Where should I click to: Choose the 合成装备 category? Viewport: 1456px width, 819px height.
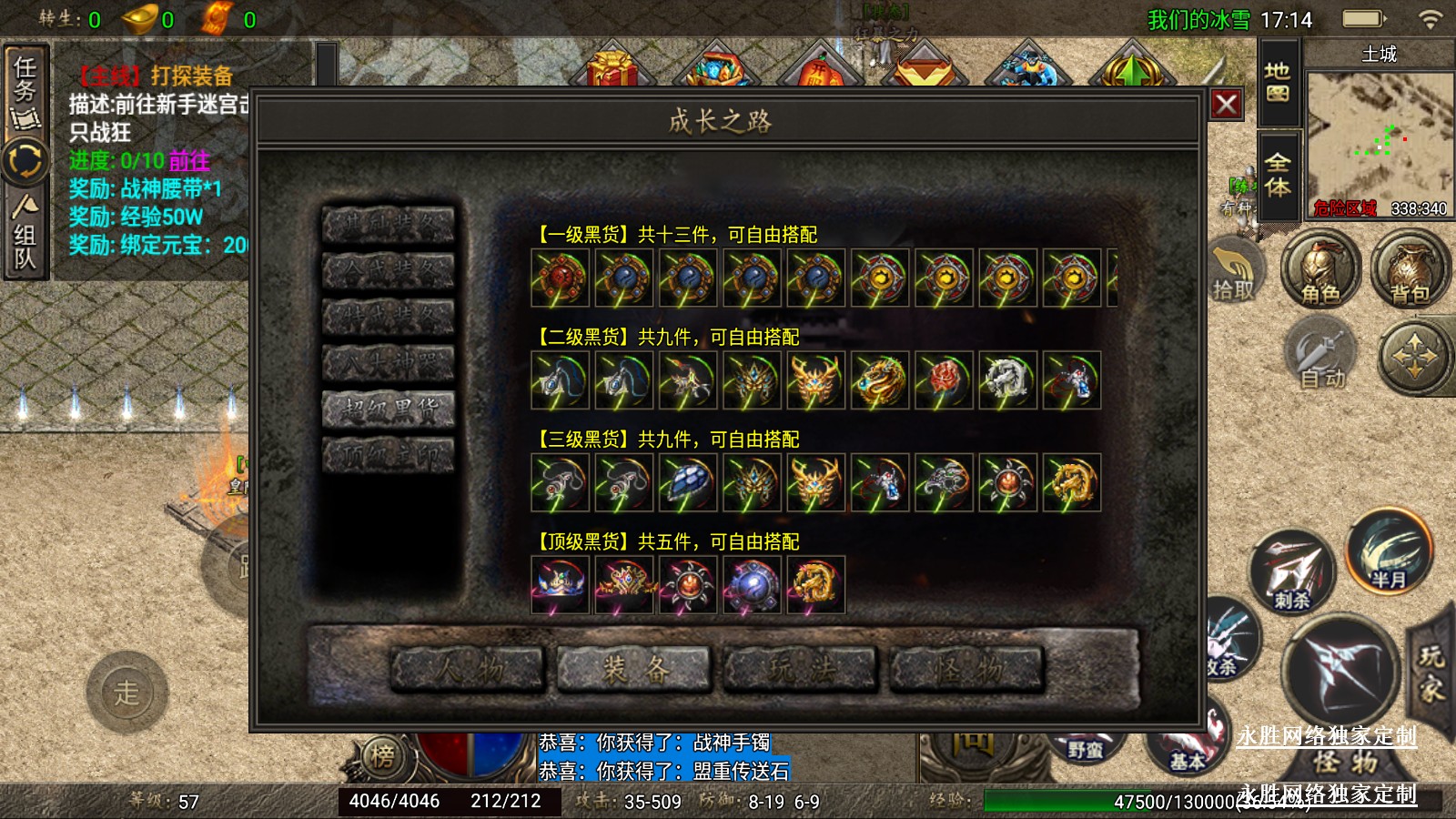click(x=389, y=270)
